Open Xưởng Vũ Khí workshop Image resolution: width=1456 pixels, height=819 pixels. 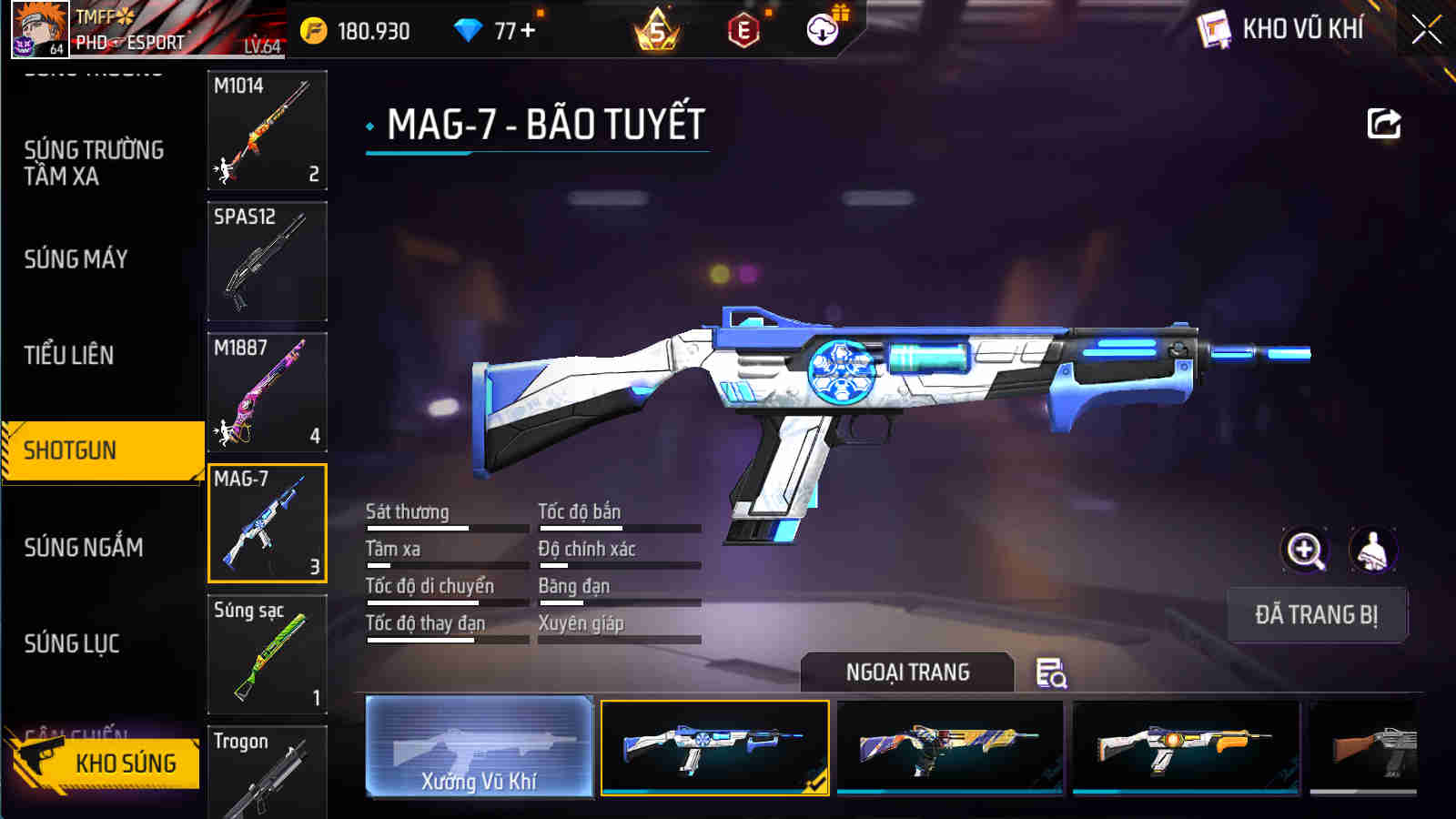(x=480, y=746)
